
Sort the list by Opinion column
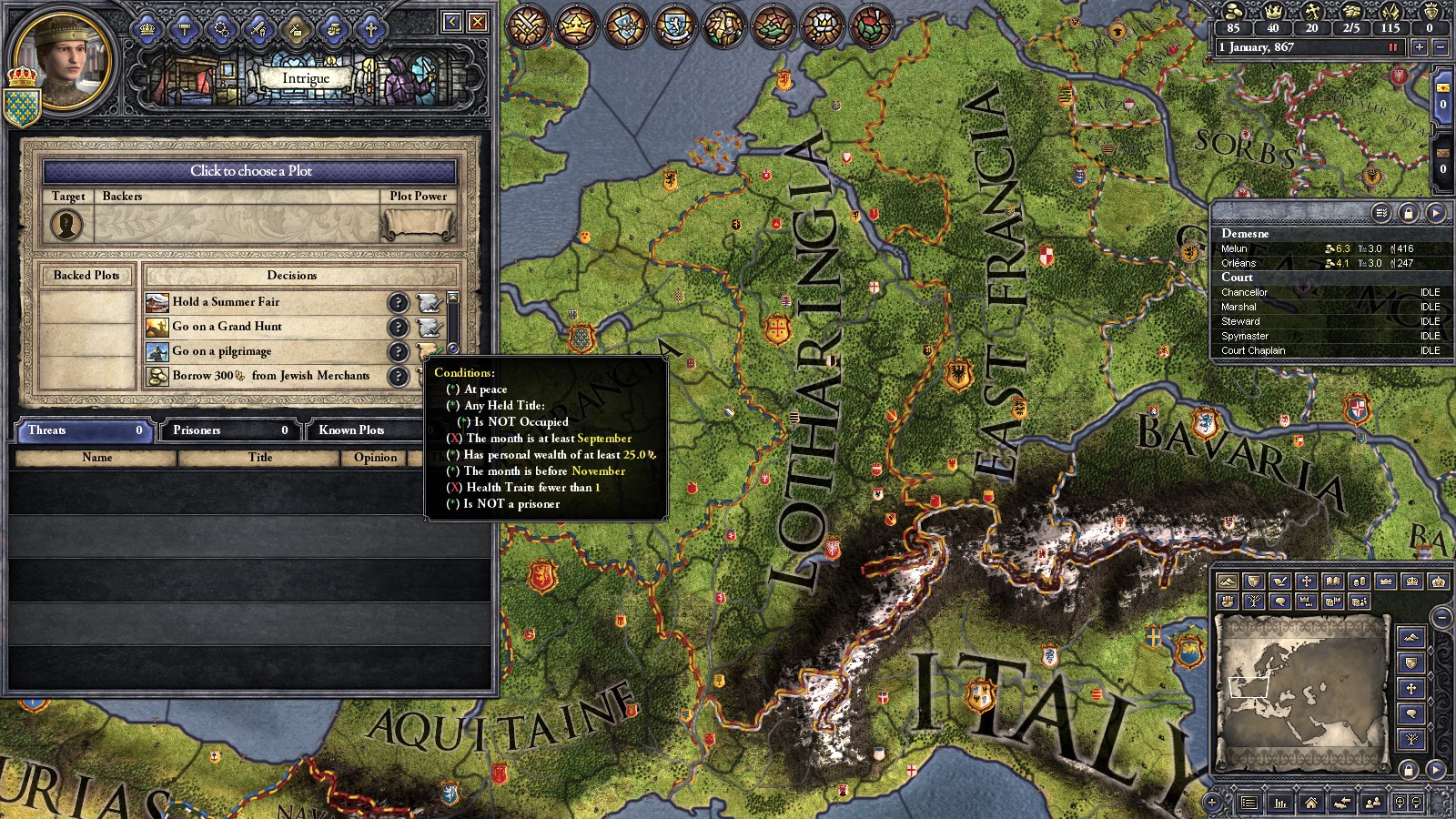tap(375, 458)
